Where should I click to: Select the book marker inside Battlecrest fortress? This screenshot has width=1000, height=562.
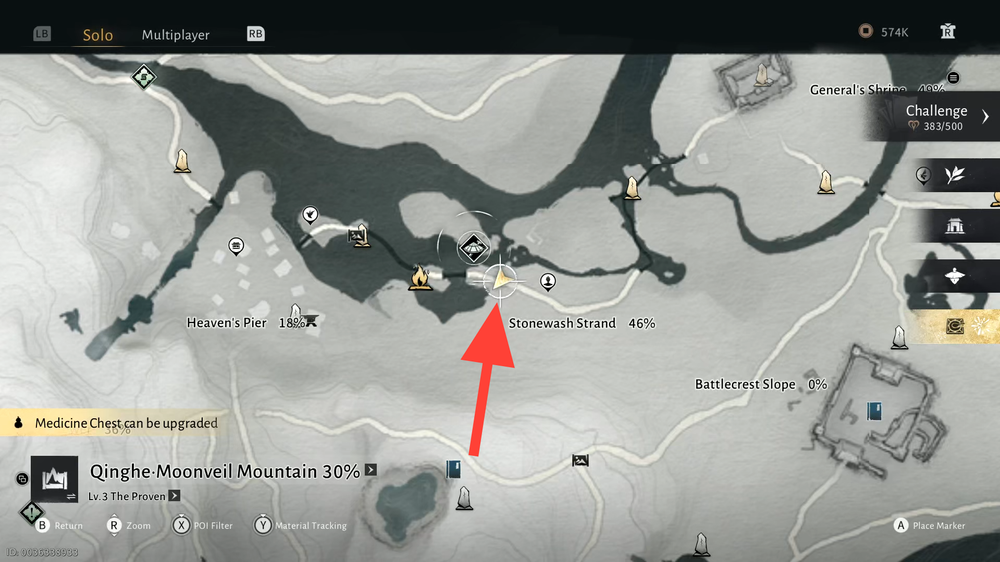click(875, 410)
